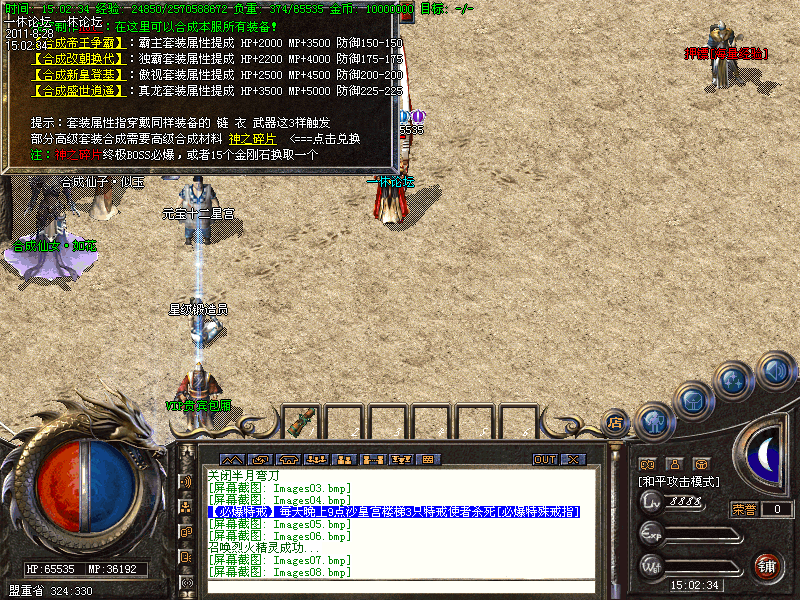This screenshot has height=600, width=800.
Task: Click the round red 铺 stall button
Action: point(767,566)
